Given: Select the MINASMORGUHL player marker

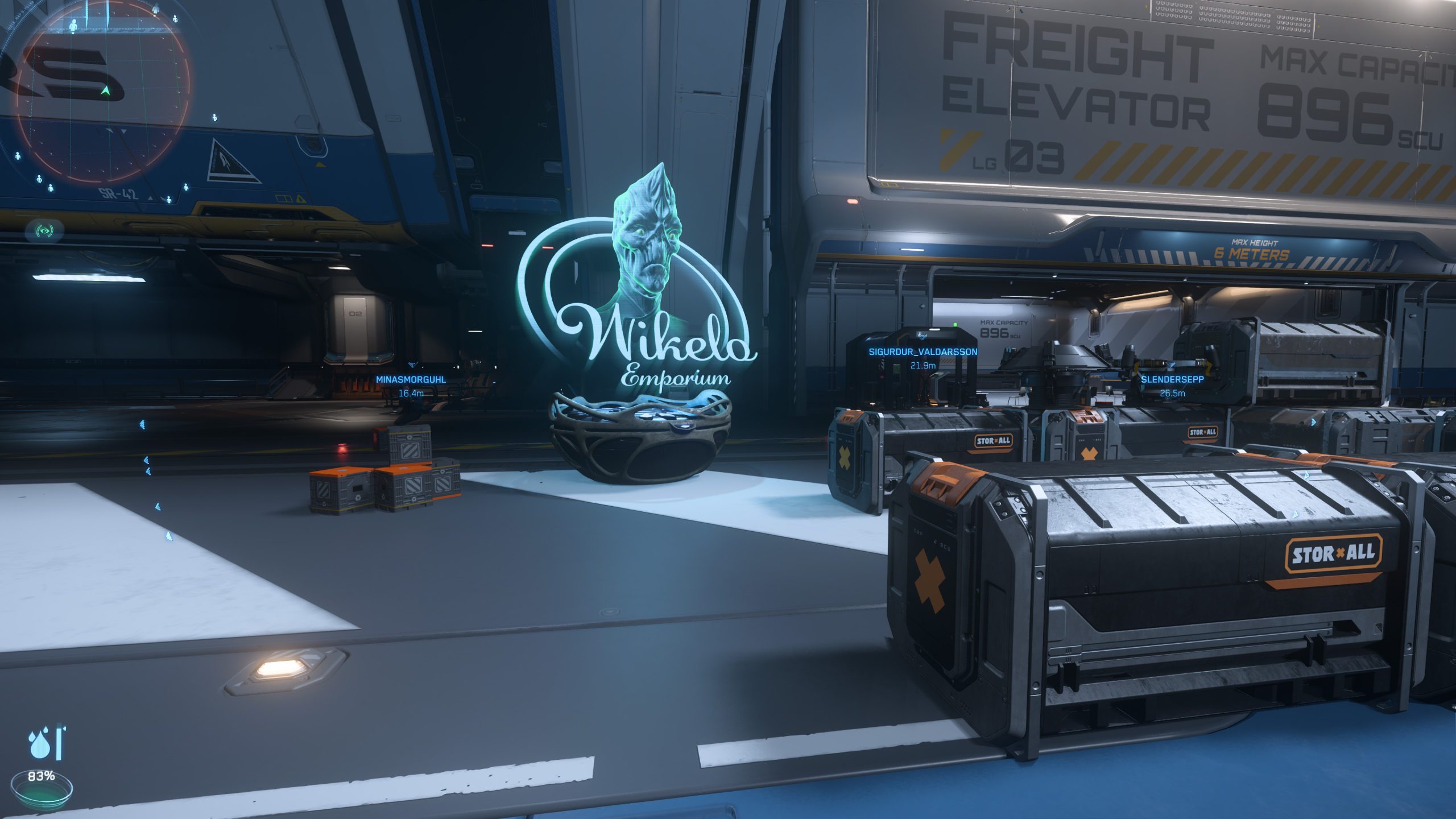Looking at the screenshot, I should tap(411, 379).
